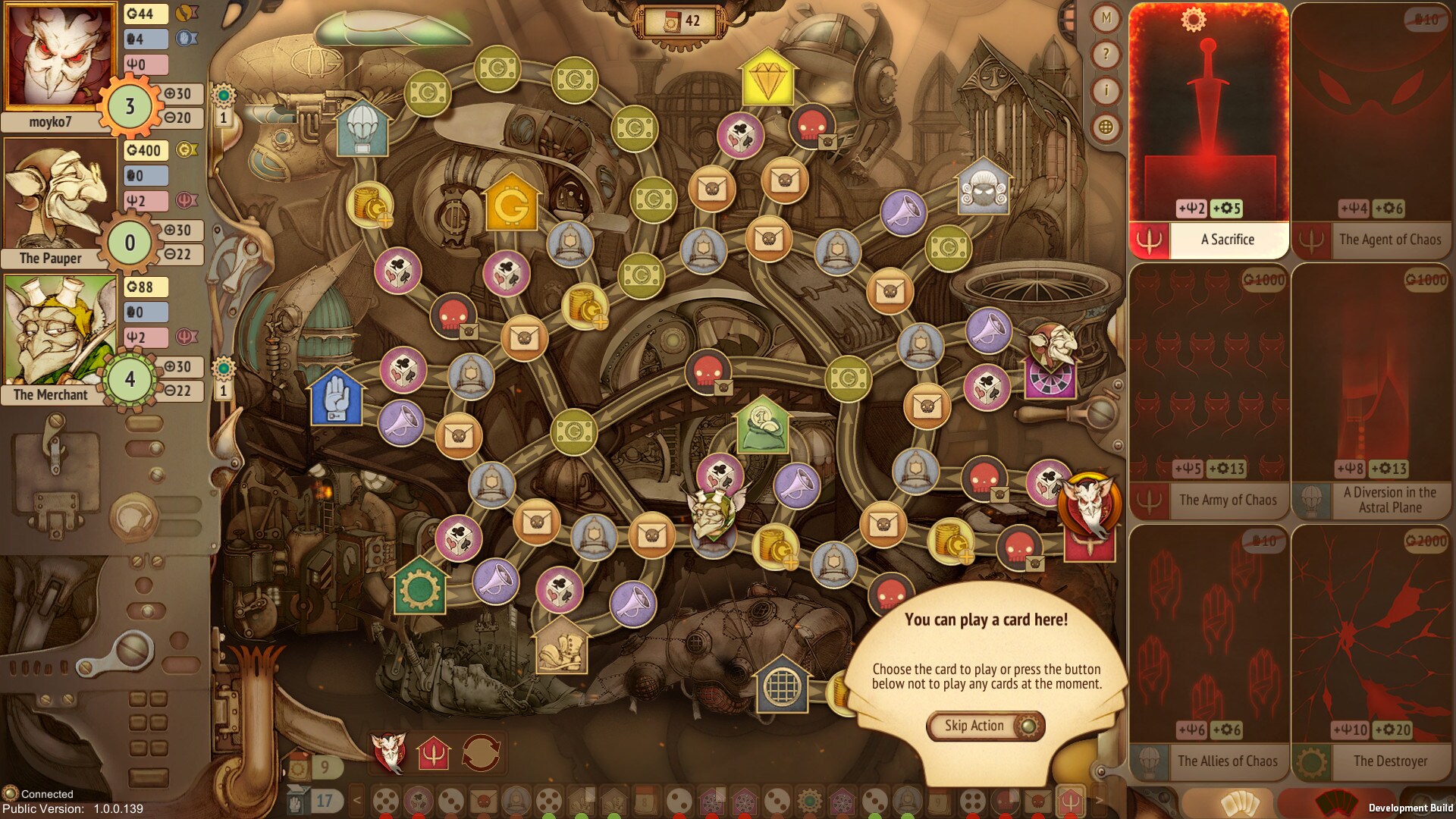Choose The Army of Chaos card

[1209, 391]
